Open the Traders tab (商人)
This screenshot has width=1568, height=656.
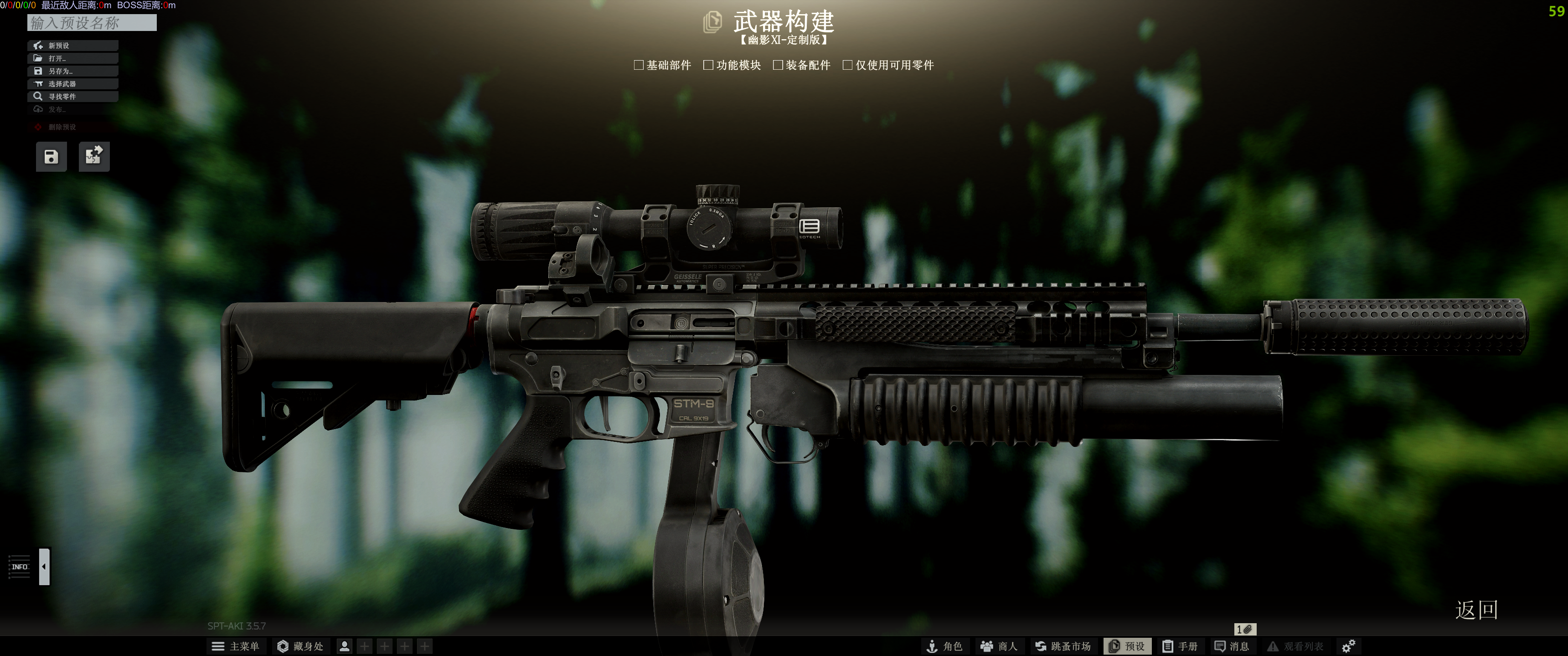(x=999, y=646)
